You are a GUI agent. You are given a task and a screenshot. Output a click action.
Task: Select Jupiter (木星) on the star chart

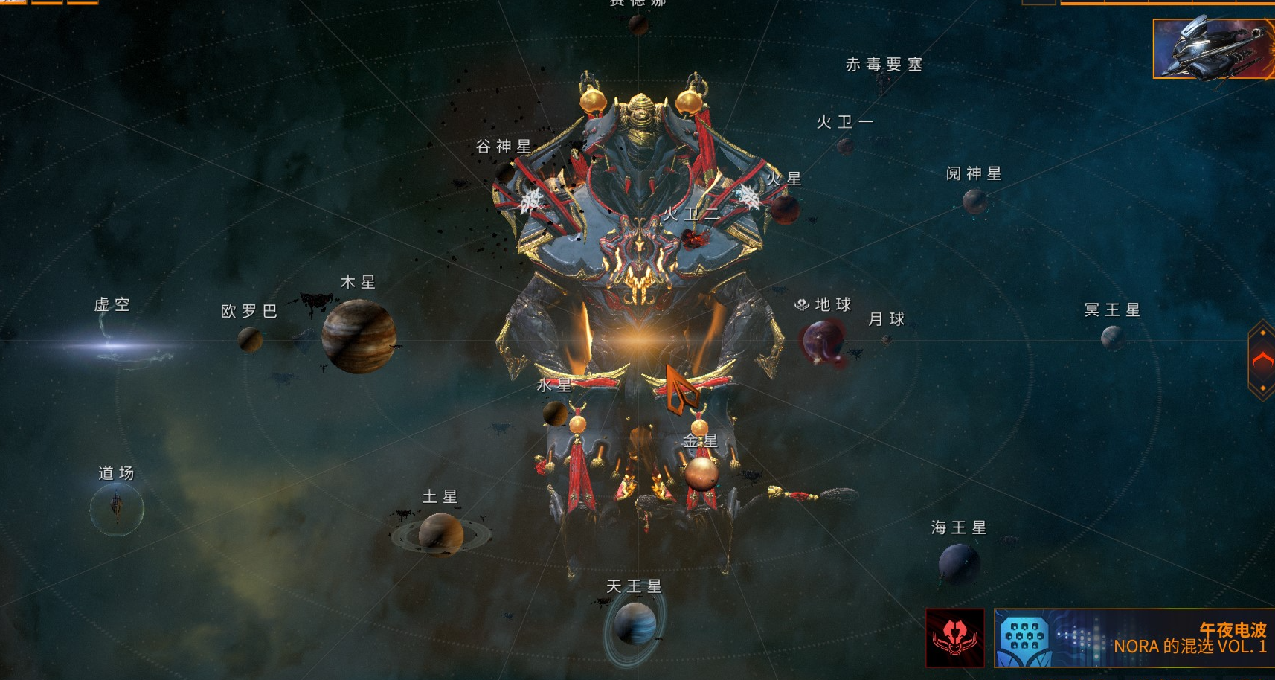[x=358, y=336]
